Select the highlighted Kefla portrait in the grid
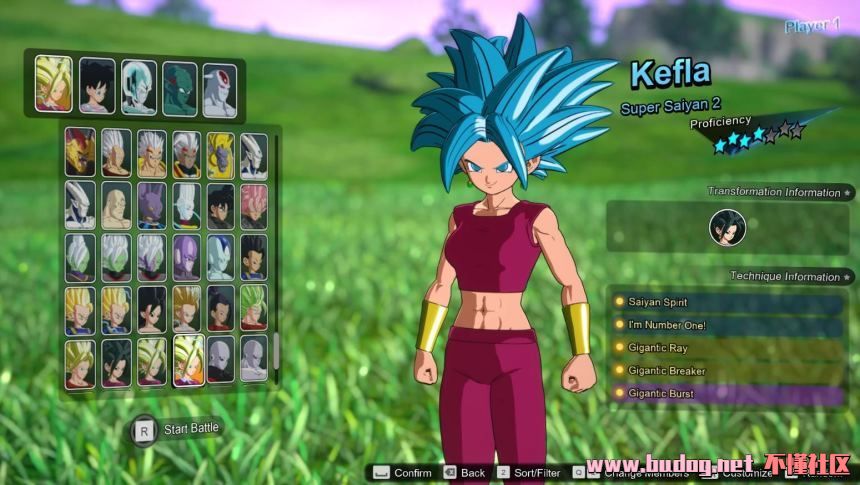The height and width of the screenshot is (485, 860). 186,360
